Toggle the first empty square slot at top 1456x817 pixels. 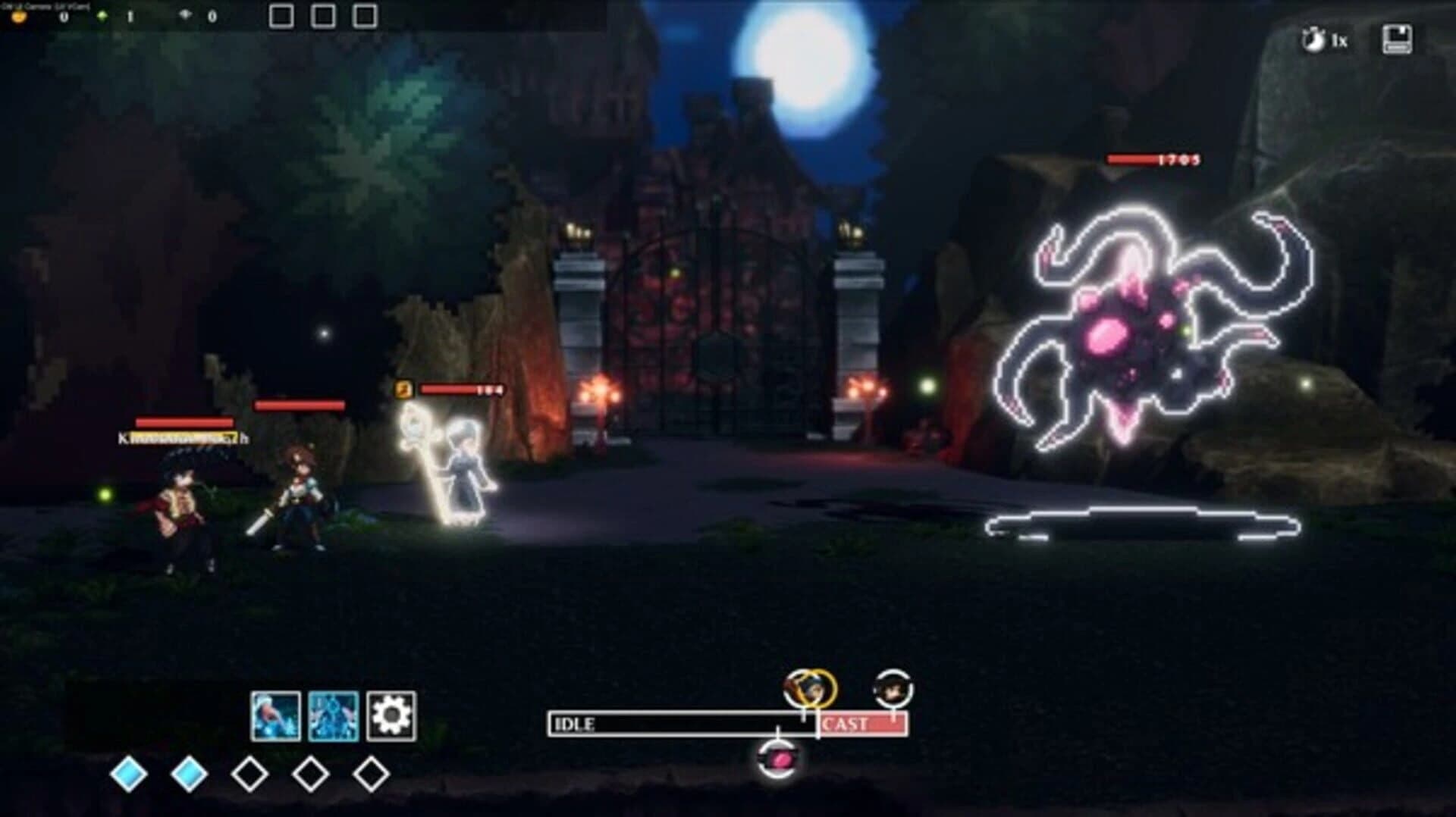pos(281,13)
